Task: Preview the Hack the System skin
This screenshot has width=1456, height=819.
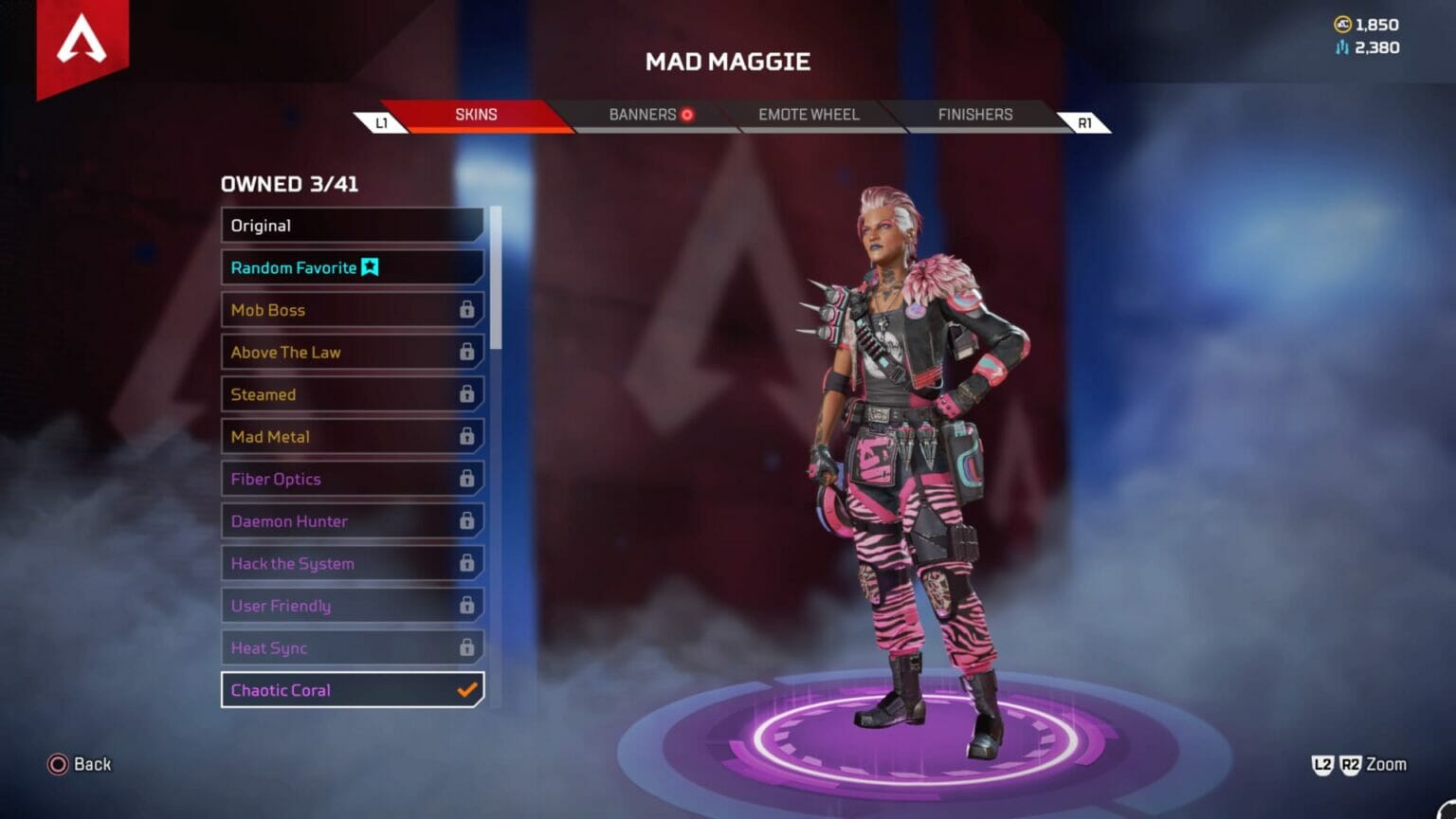Action: [352, 564]
